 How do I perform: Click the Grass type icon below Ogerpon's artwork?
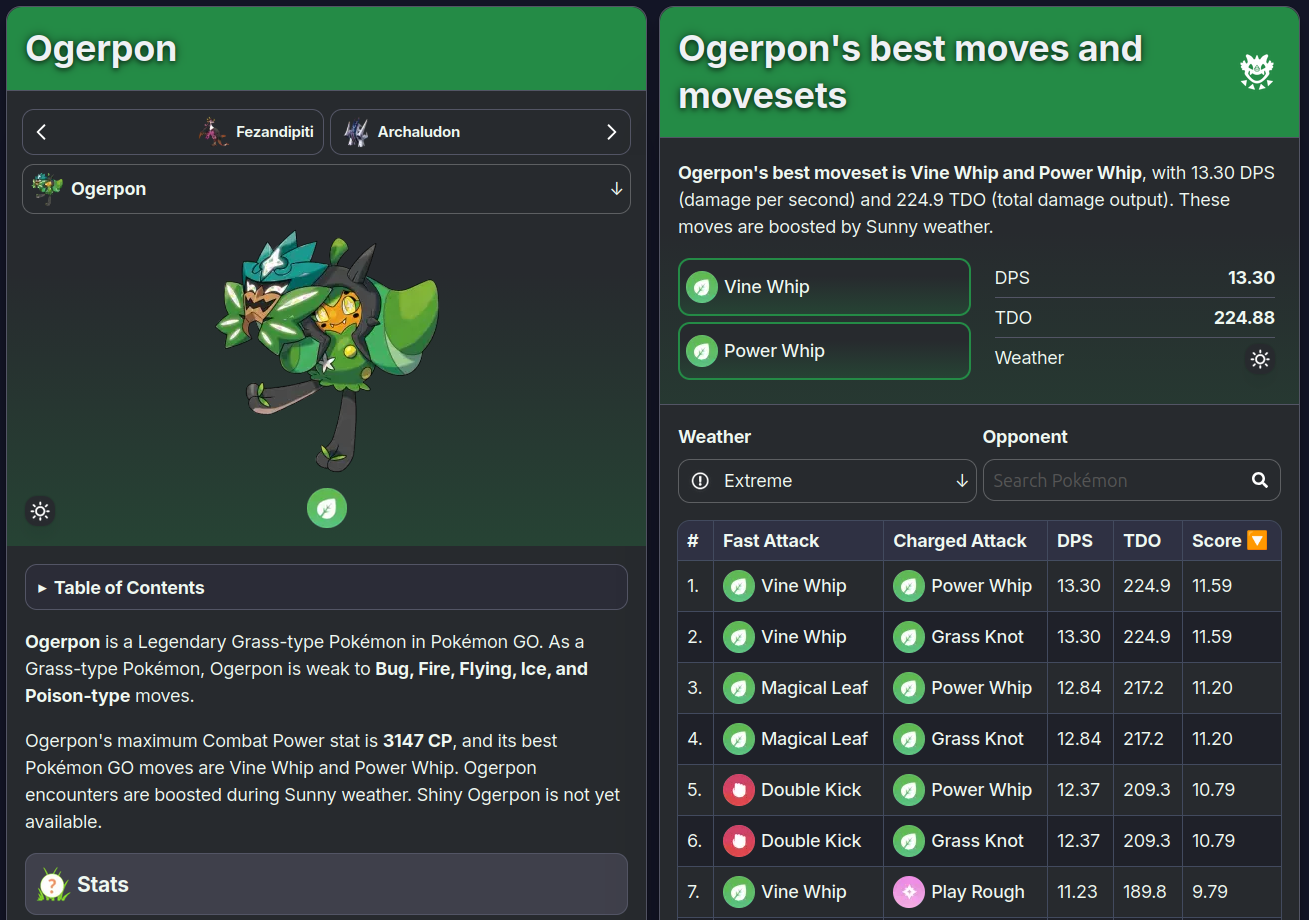pyautogui.click(x=327, y=510)
